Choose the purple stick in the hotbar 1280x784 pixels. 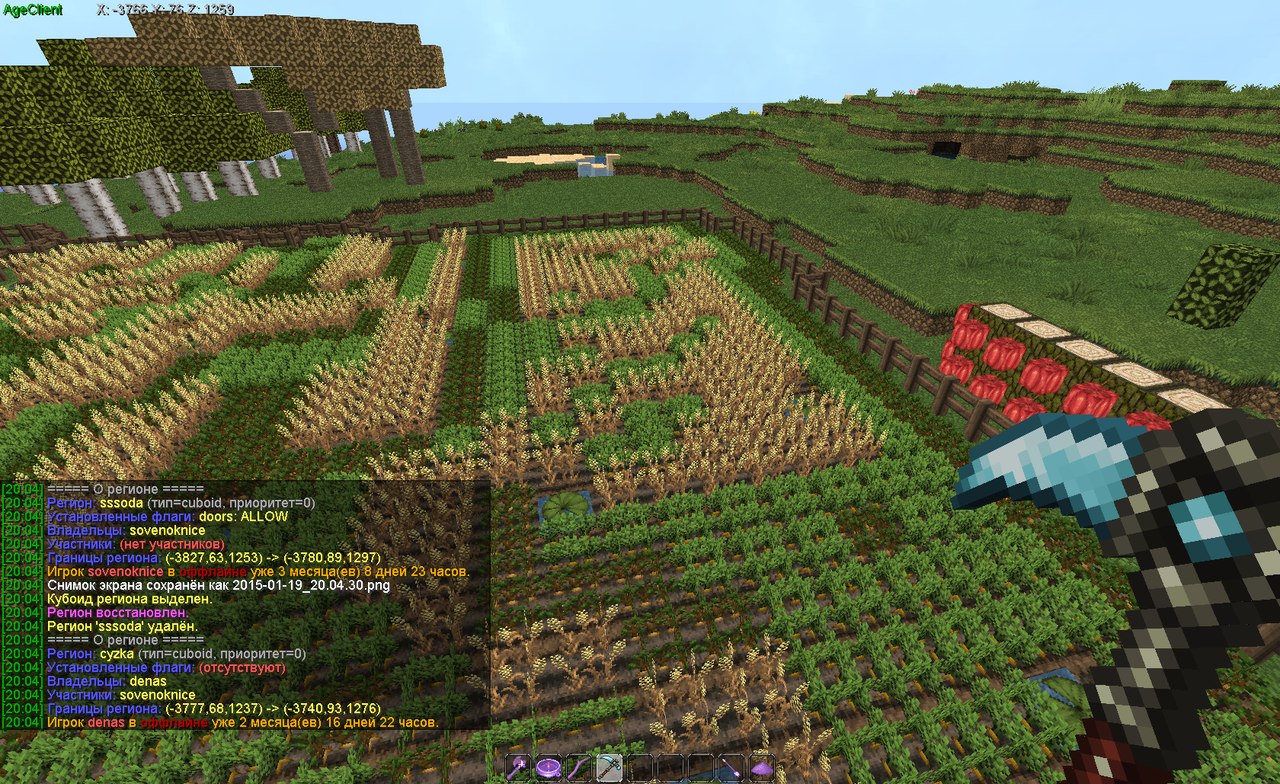[x=579, y=768]
